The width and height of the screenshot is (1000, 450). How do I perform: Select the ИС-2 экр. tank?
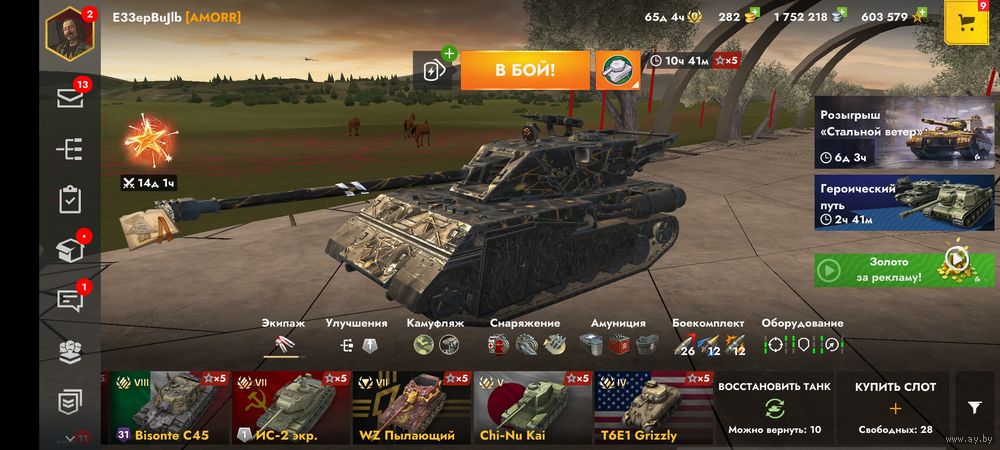291,408
